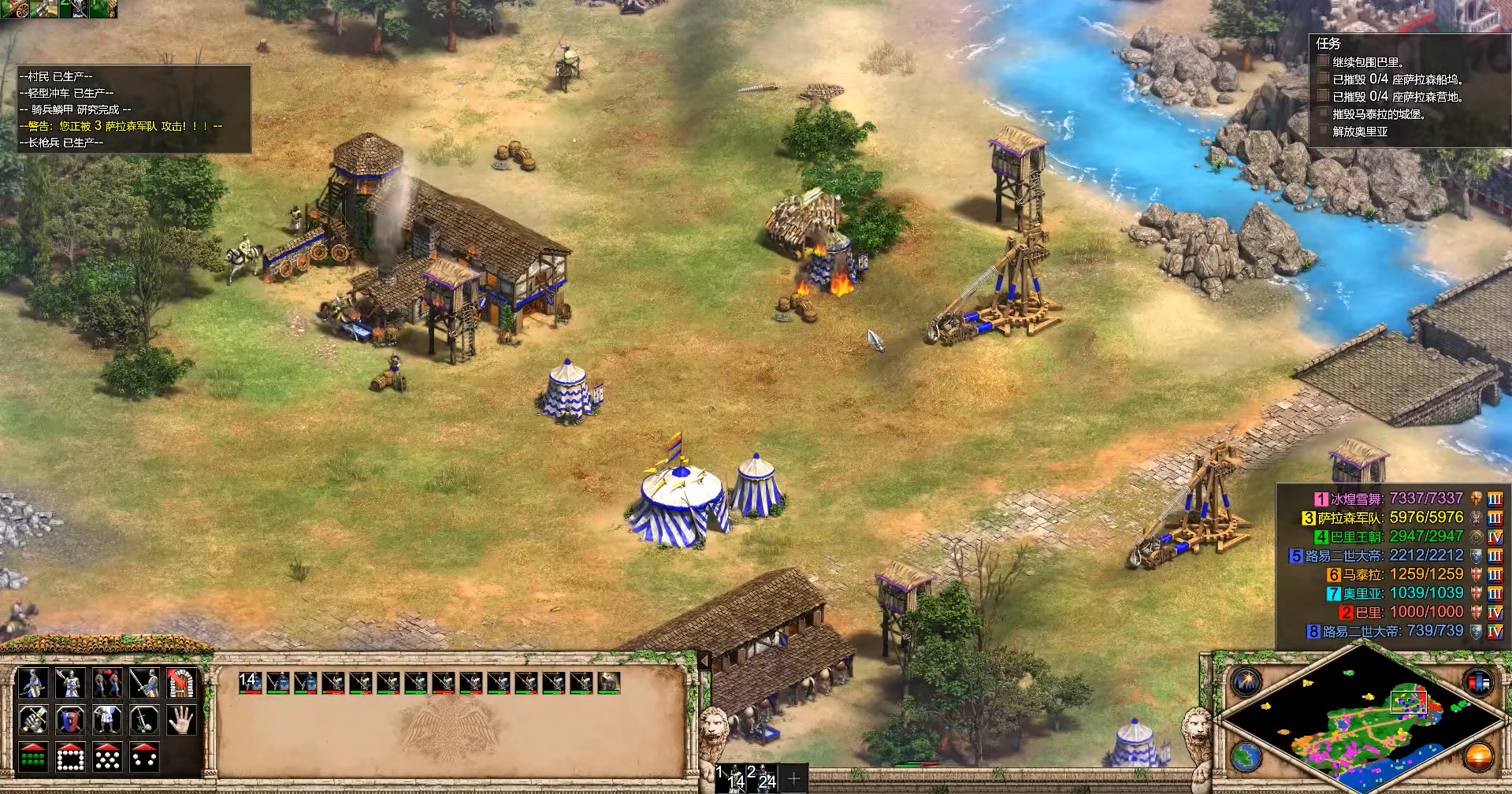
Task: Choose the green line formation button
Action: [x=32, y=757]
